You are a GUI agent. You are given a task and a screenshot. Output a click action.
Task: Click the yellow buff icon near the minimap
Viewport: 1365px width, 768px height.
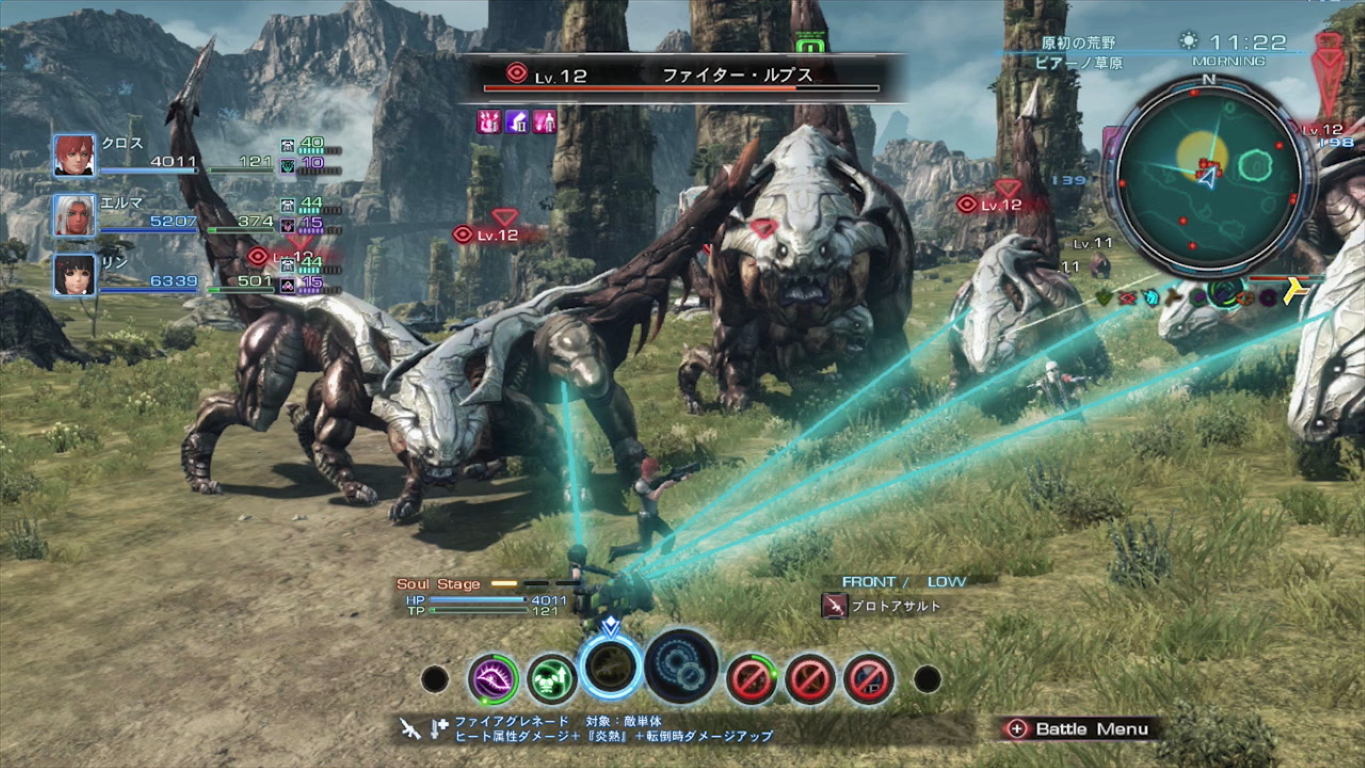pyautogui.click(x=1292, y=290)
